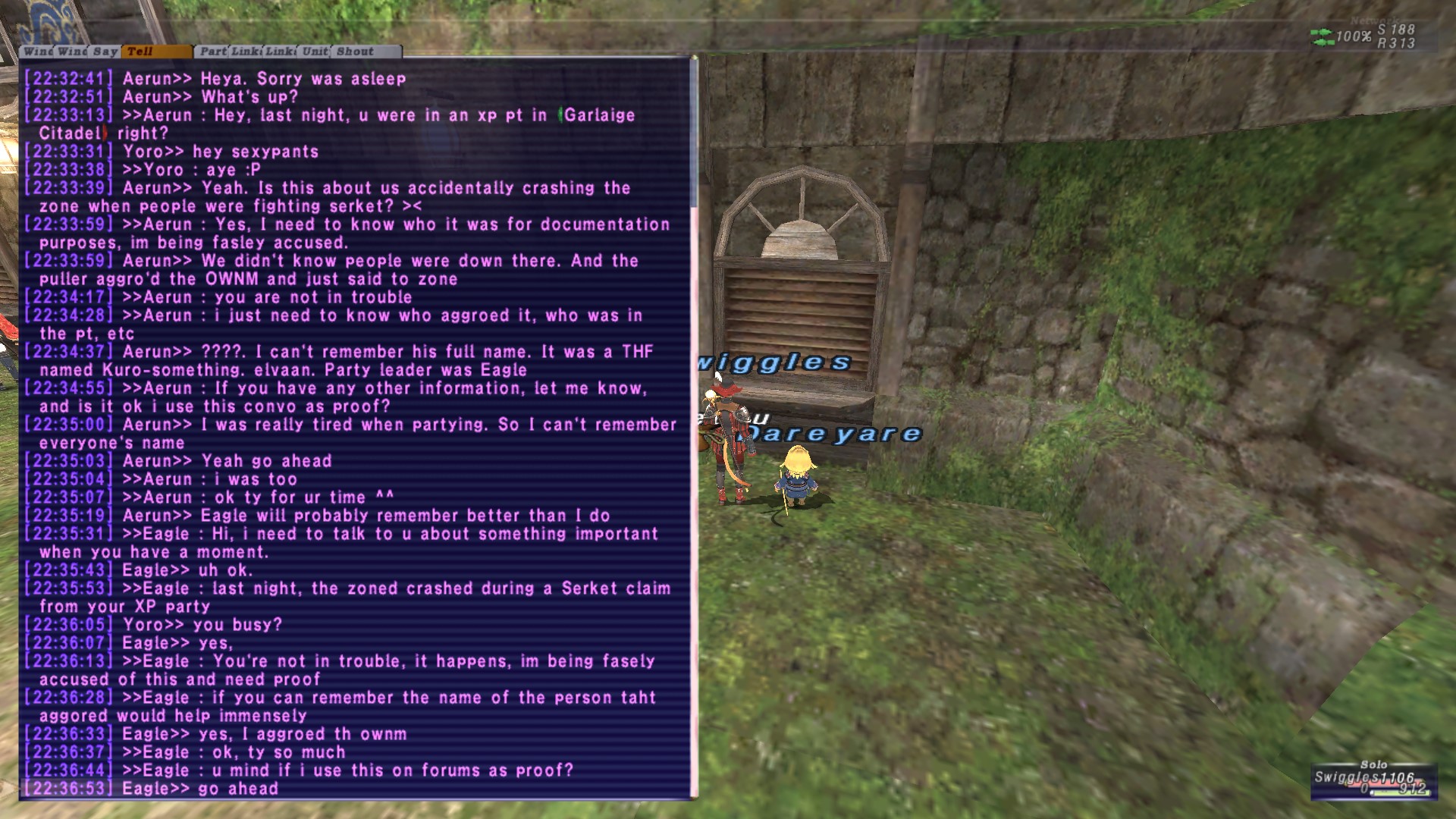The image size is (1456, 819).
Task: Switch to the Say chat tab
Action: (x=105, y=52)
